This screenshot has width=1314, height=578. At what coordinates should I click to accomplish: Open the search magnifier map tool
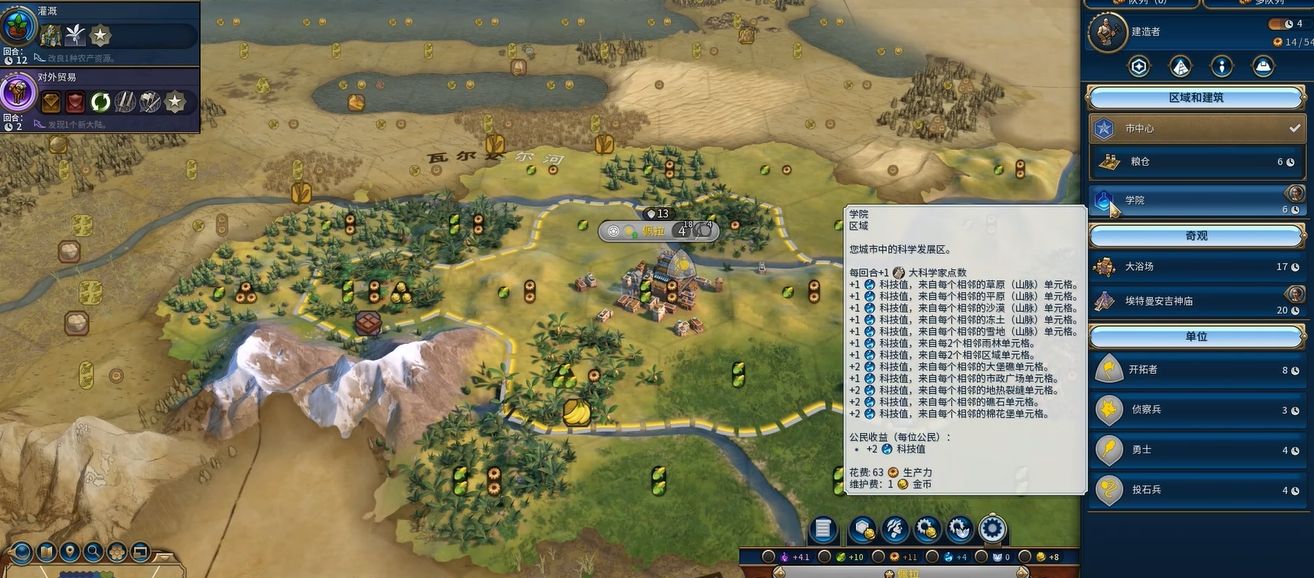[94, 551]
